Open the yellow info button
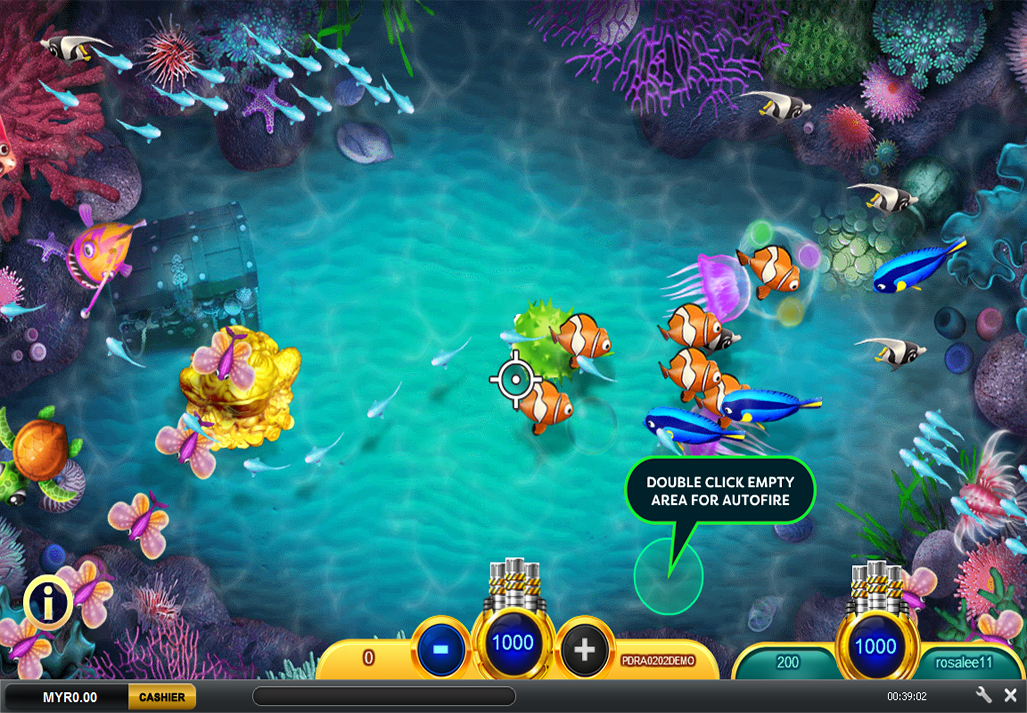 coord(46,602)
